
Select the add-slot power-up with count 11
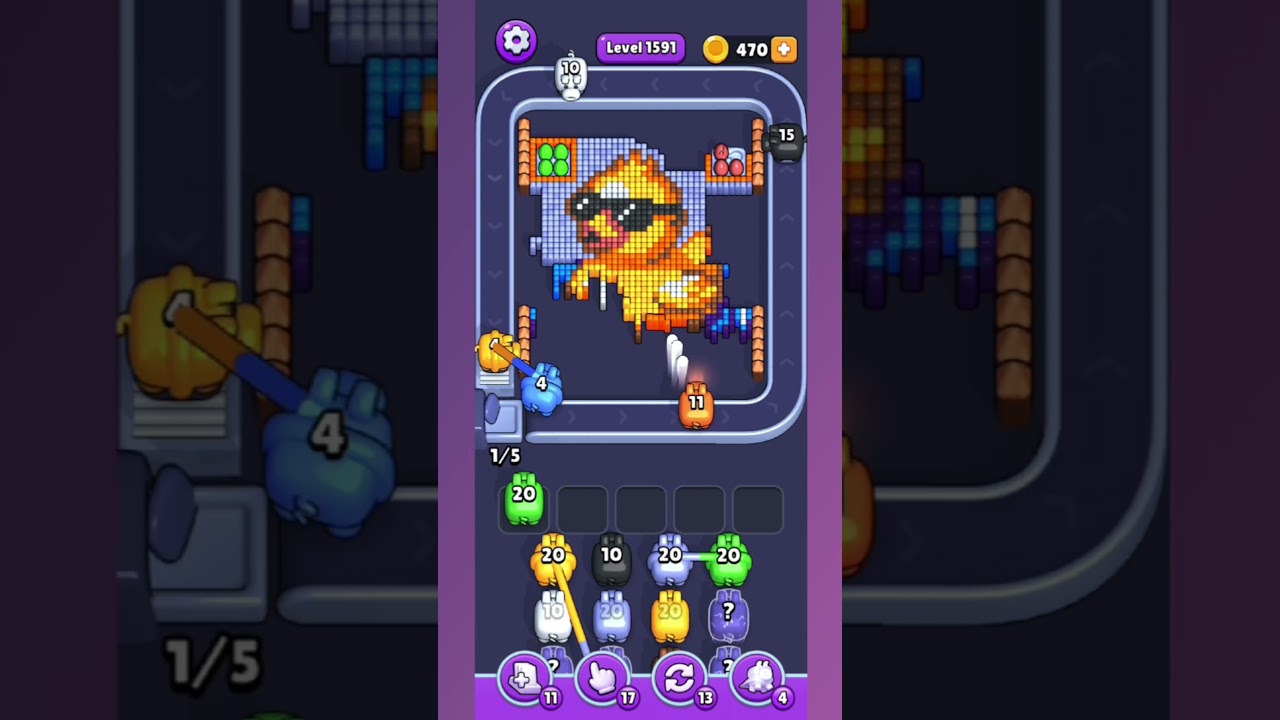(x=524, y=678)
